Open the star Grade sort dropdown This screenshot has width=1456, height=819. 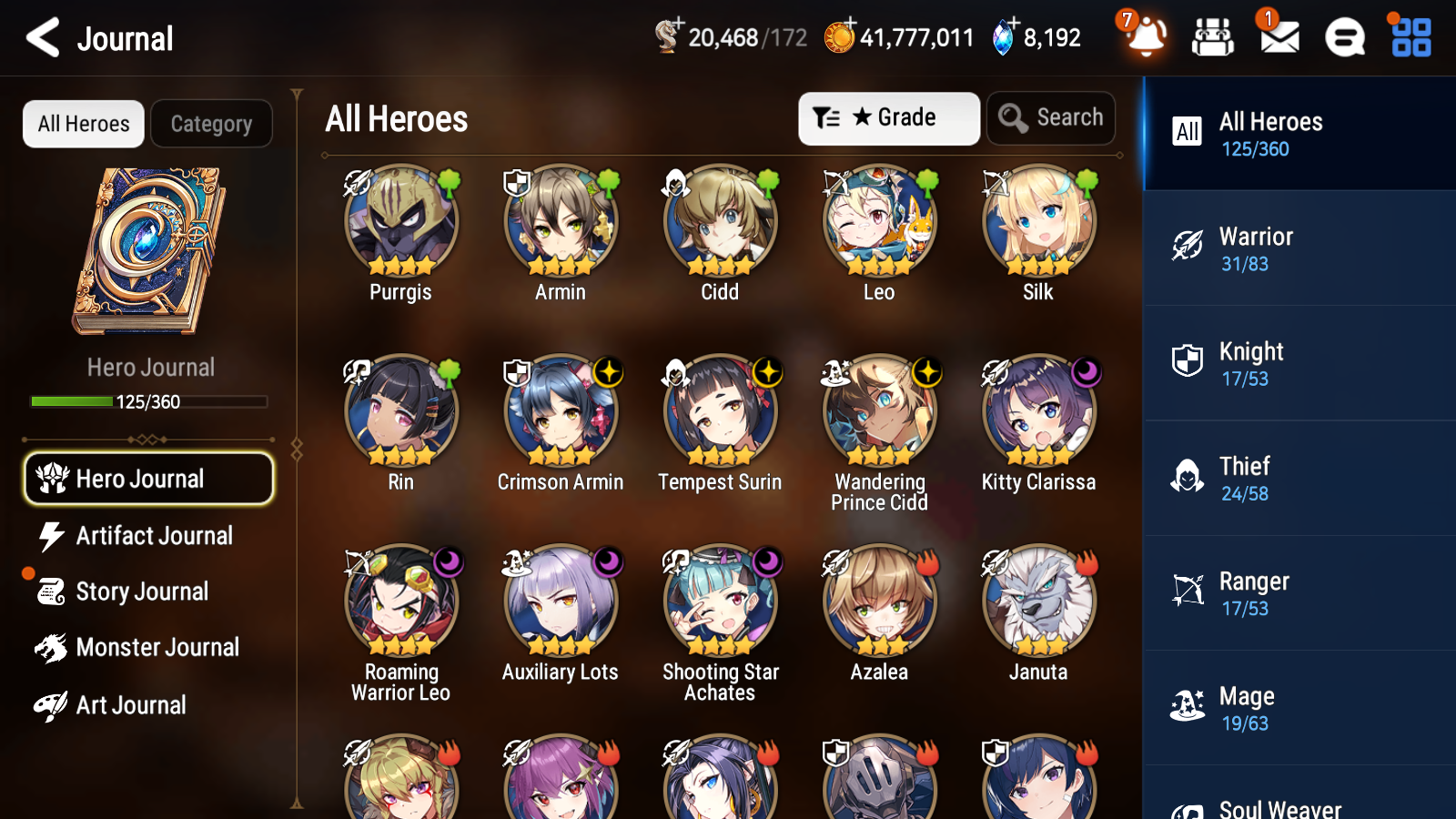(x=888, y=117)
